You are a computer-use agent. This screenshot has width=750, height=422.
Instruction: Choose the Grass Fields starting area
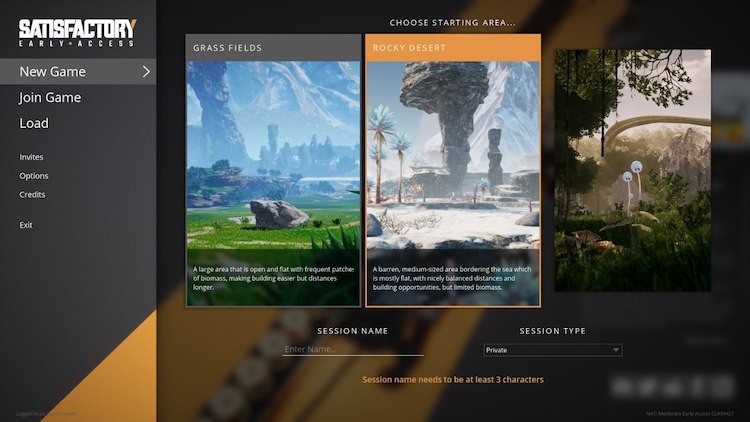coord(273,170)
